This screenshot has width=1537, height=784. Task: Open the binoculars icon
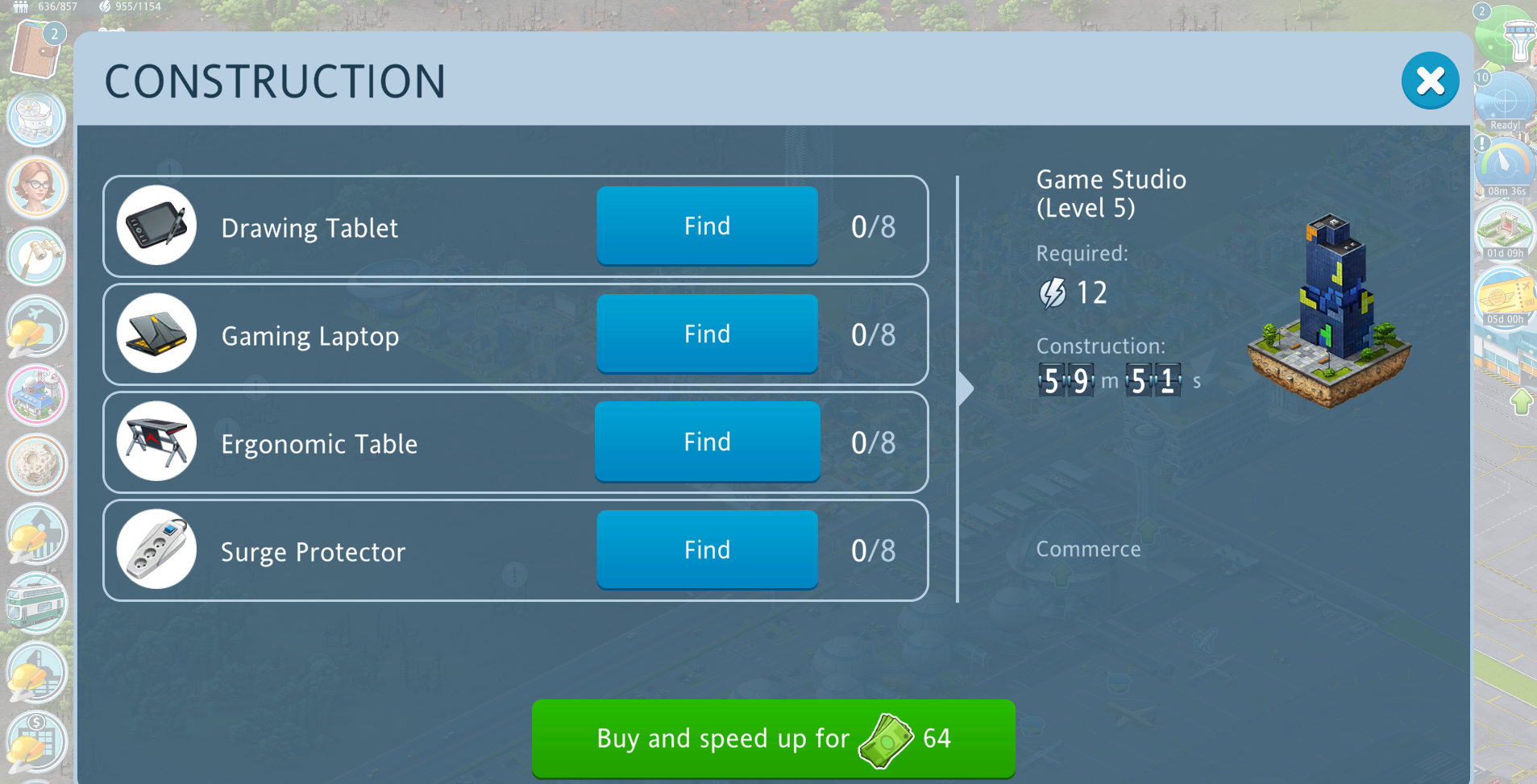click(x=36, y=256)
